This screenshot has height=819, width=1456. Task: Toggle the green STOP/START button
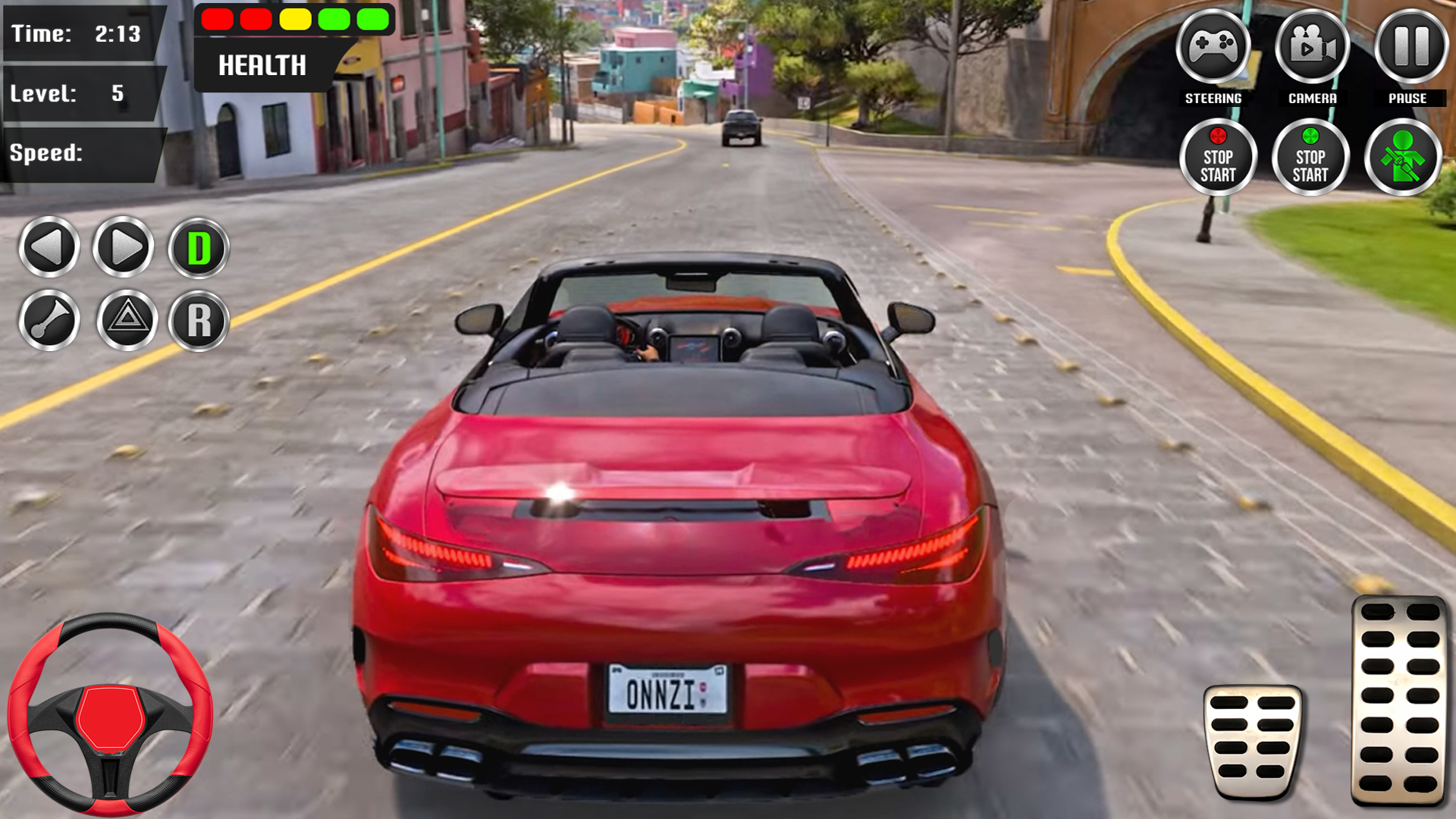[1311, 155]
